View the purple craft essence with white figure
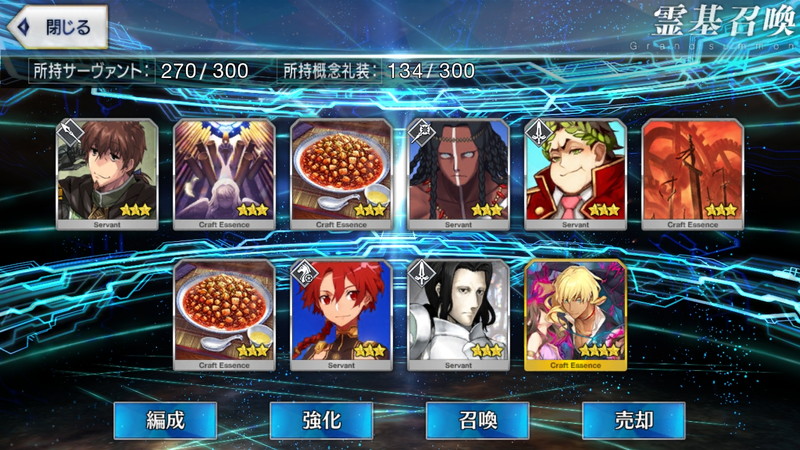The width and height of the screenshot is (800, 450). click(224, 174)
